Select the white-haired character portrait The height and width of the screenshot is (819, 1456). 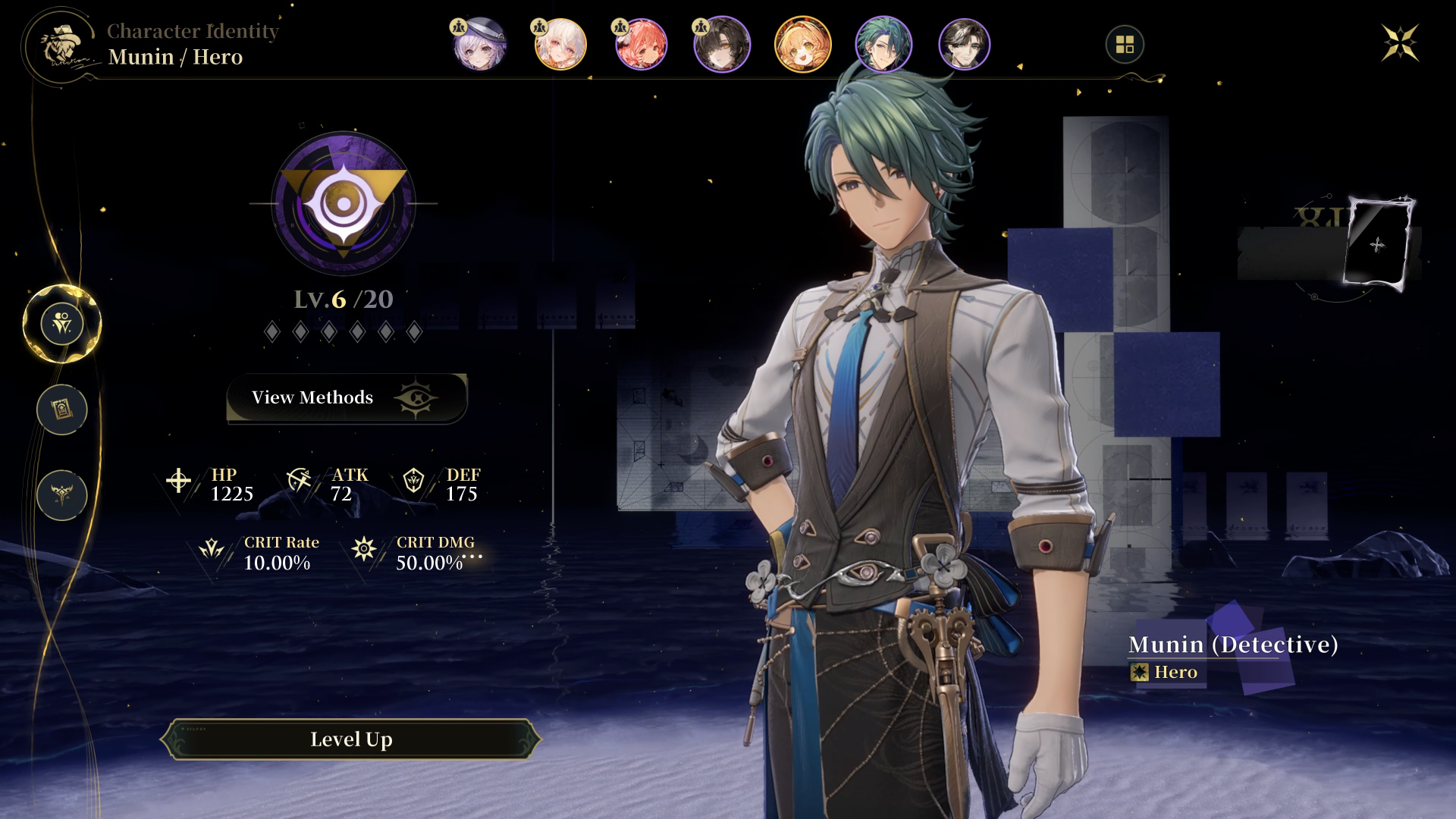click(560, 45)
